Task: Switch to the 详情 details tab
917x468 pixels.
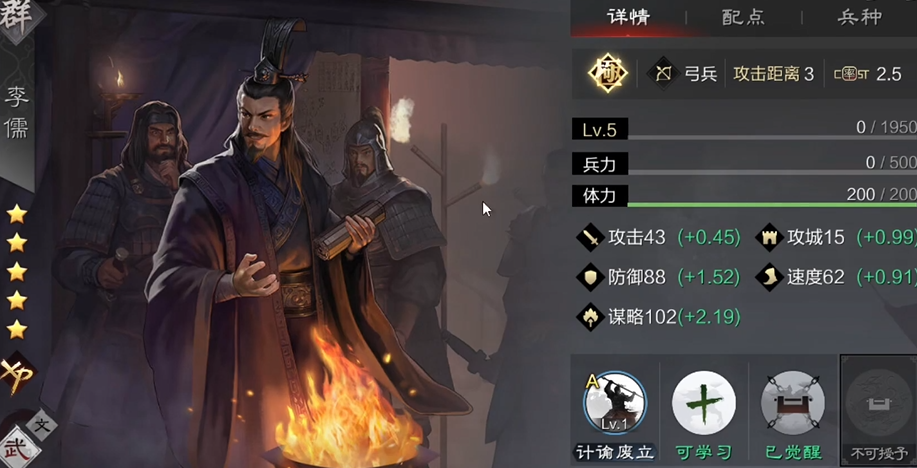Action: [x=629, y=17]
